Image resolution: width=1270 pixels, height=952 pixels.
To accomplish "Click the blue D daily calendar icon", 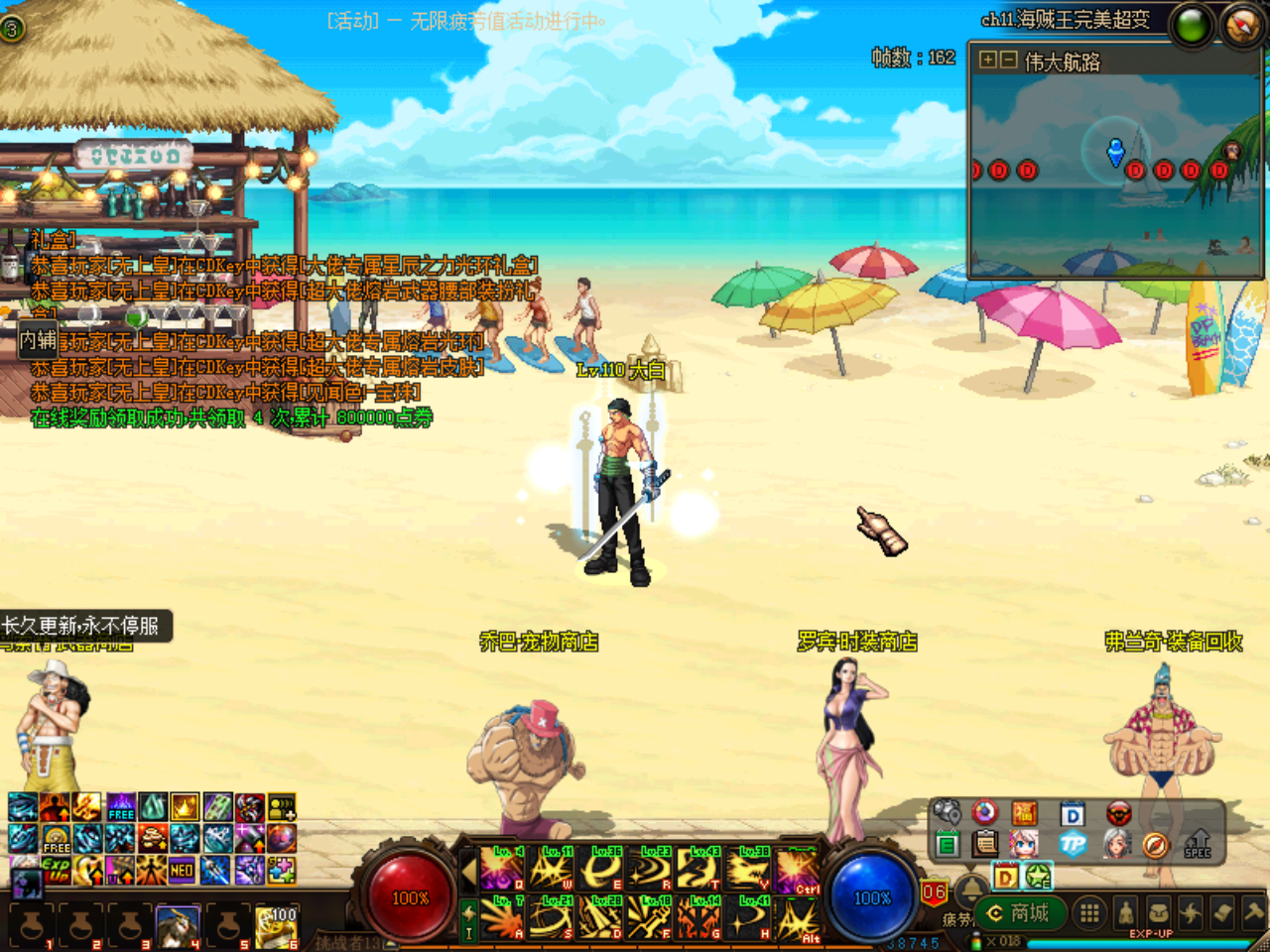I will [x=1074, y=813].
